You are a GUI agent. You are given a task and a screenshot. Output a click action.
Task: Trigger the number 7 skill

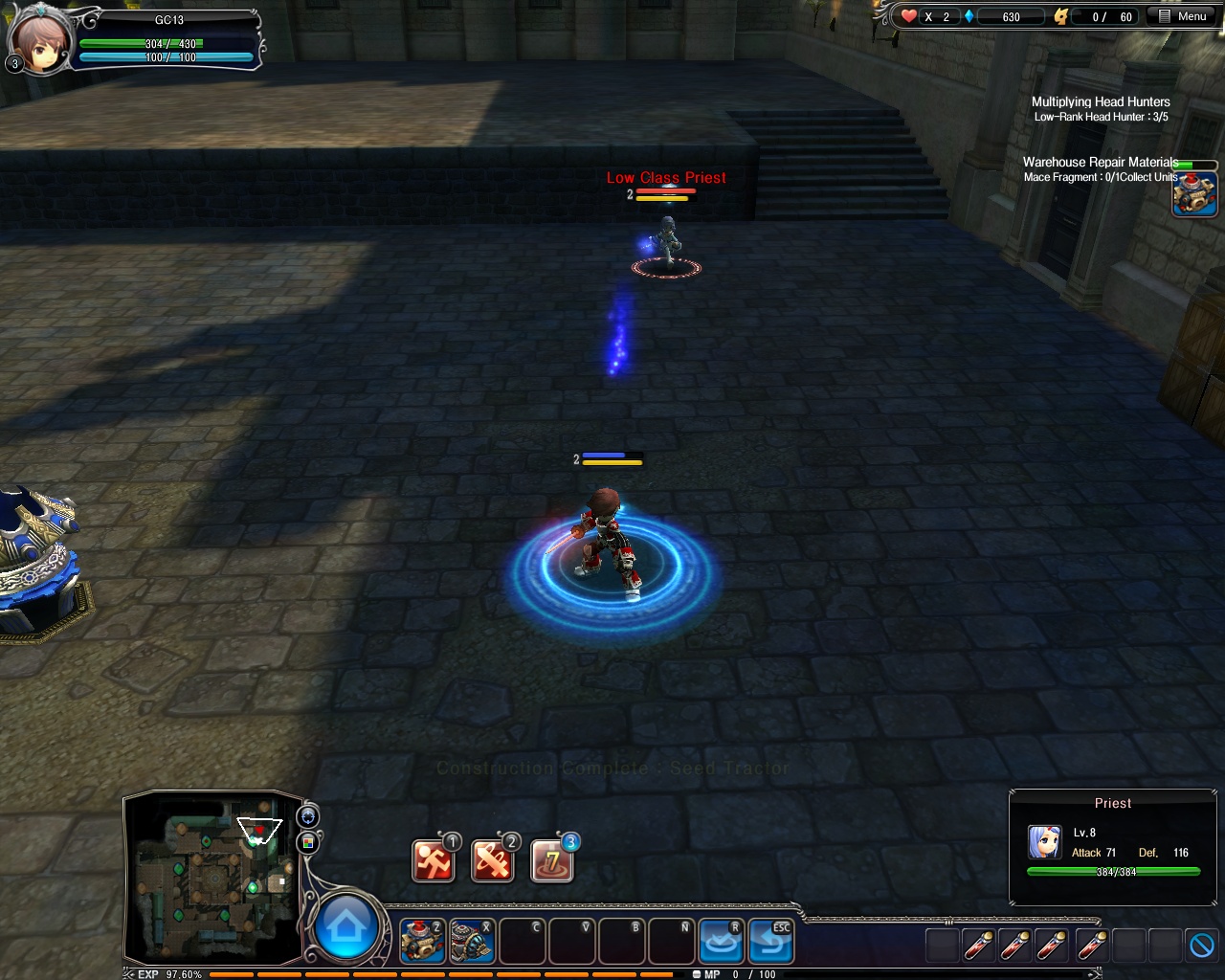[552, 860]
